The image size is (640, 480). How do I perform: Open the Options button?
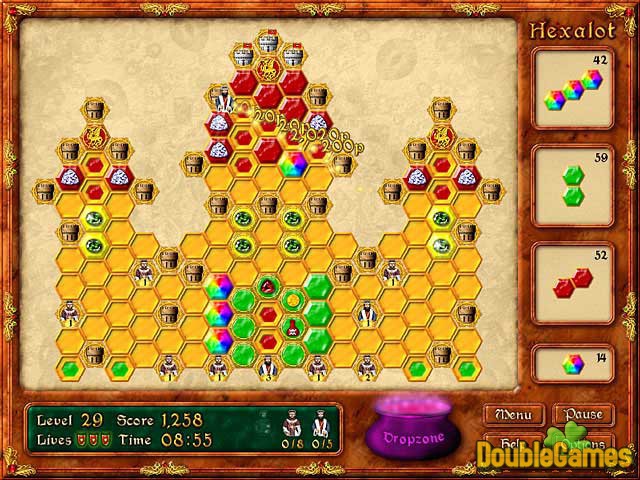(x=583, y=443)
